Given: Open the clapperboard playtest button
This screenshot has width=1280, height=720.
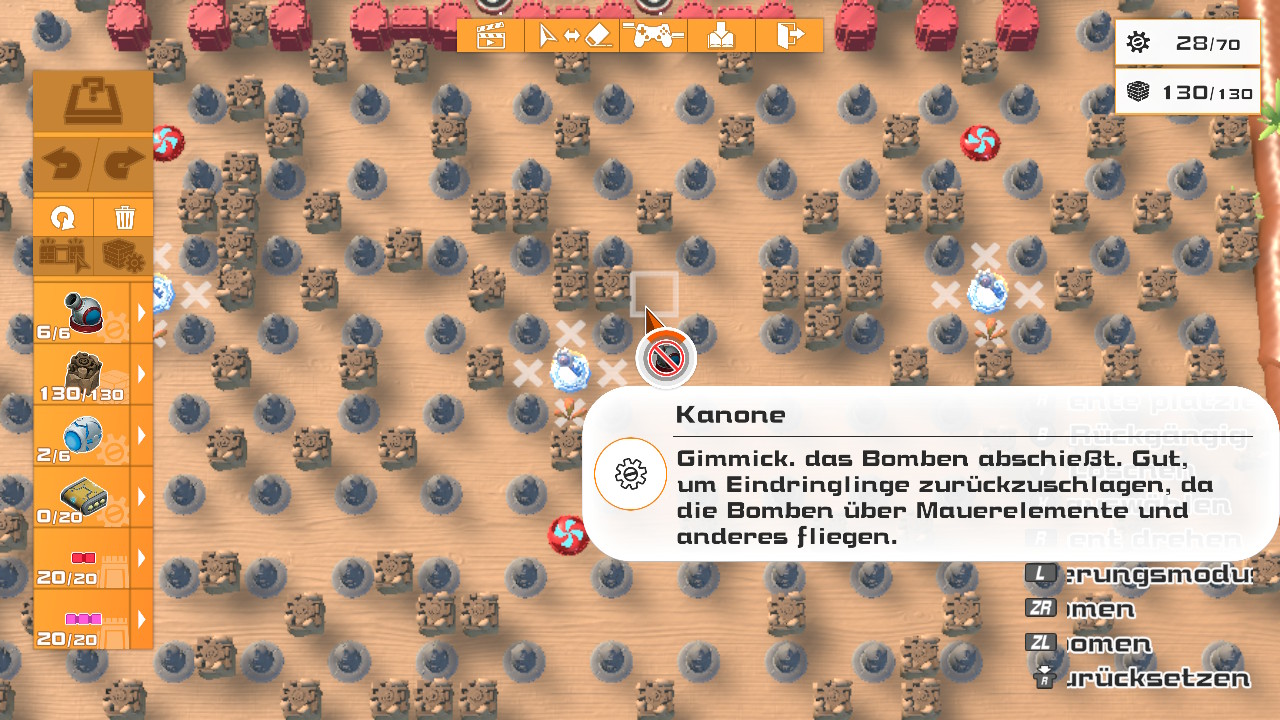Looking at the screenshot, I should pyautogui.click(x=490, y=36).
